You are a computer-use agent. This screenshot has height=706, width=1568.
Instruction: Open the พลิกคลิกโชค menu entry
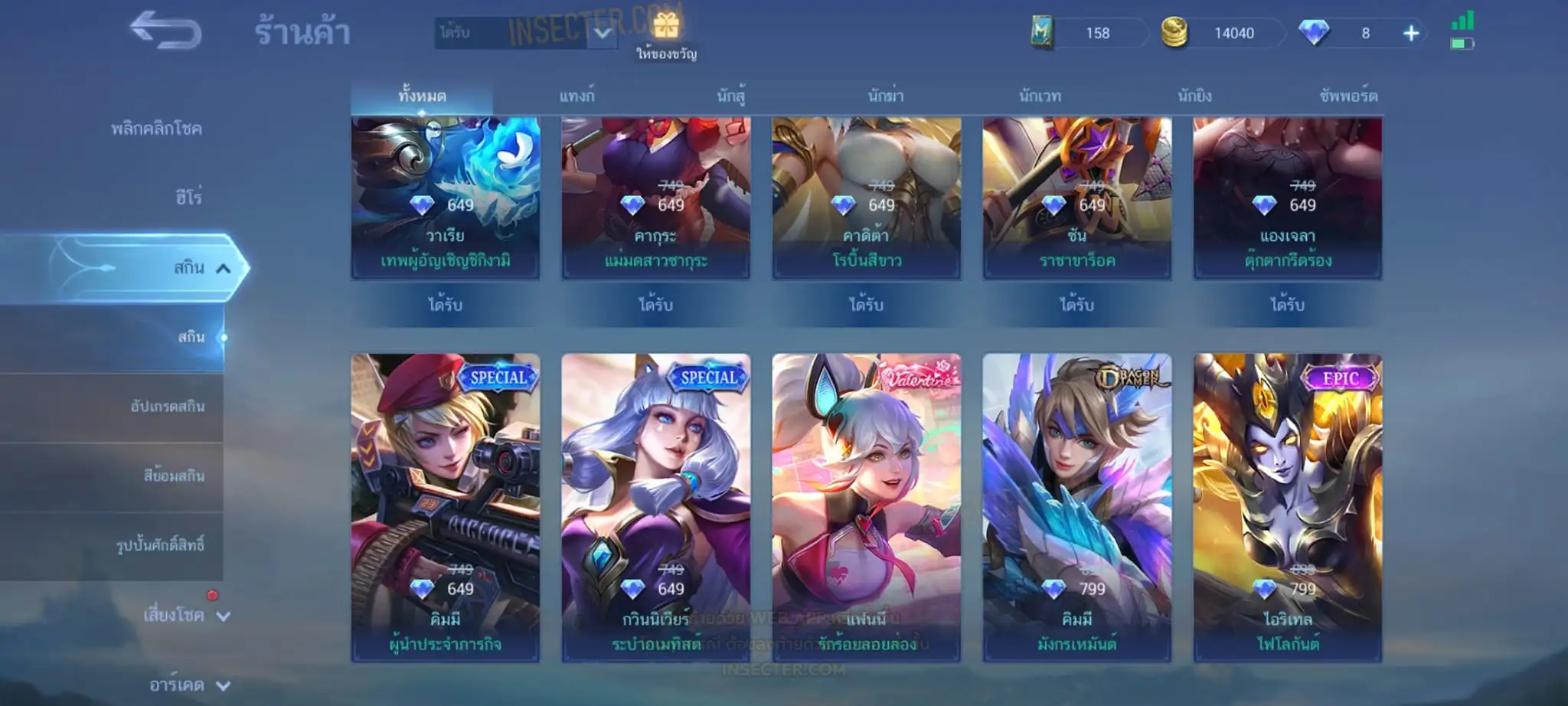click(156, 129)
